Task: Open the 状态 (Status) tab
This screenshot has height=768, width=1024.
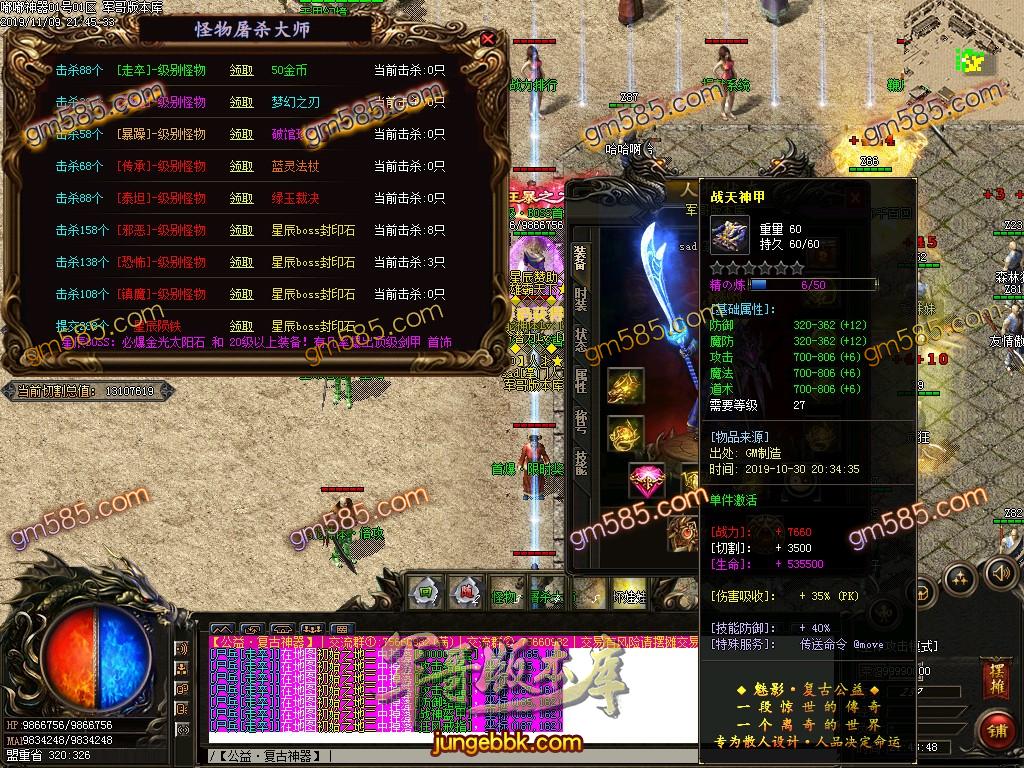Action: point(580,338)
